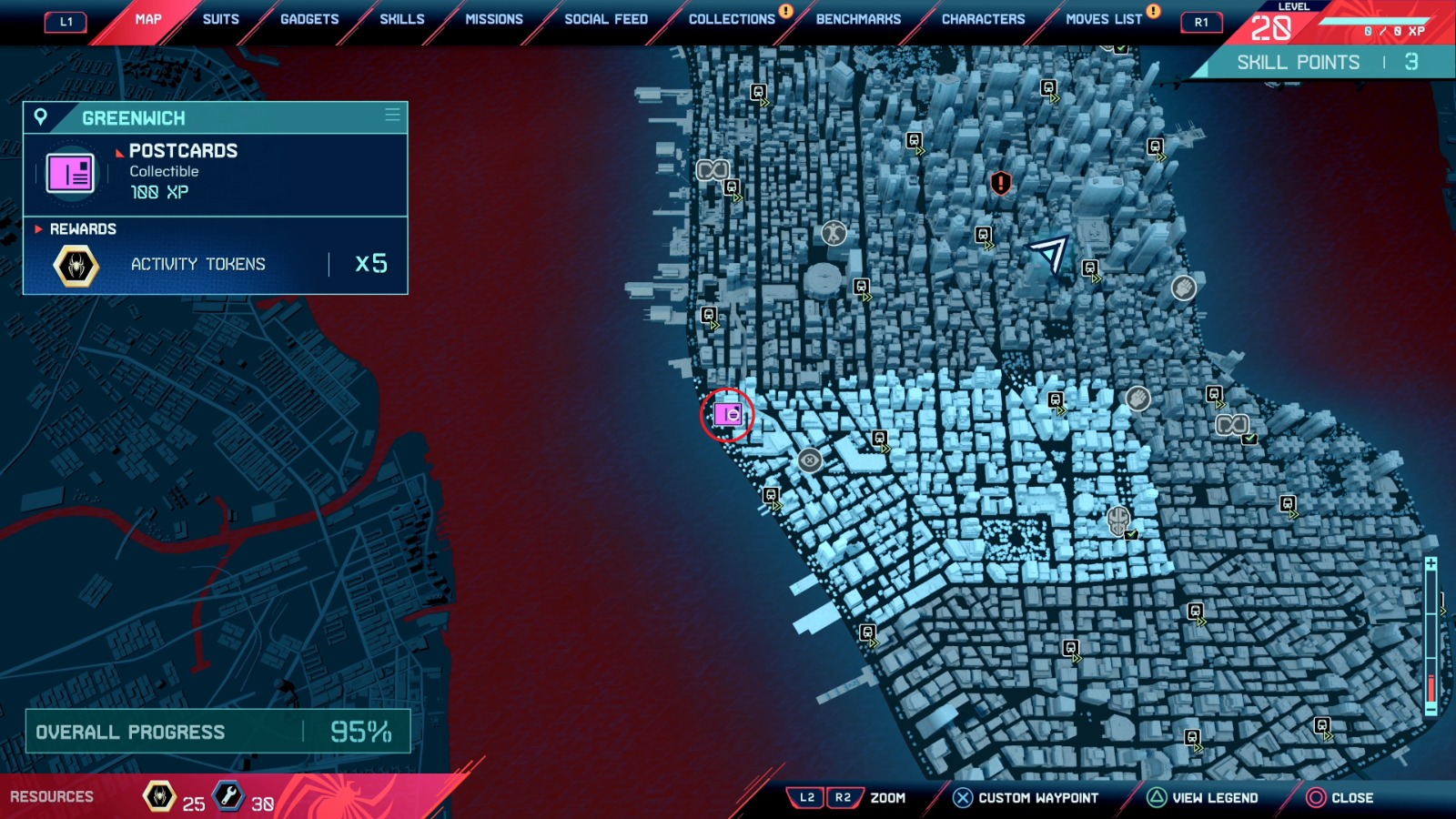Click the red shield crime marker
The height and width of the screenshot is (819, 1456).
tap(1001, 183)
